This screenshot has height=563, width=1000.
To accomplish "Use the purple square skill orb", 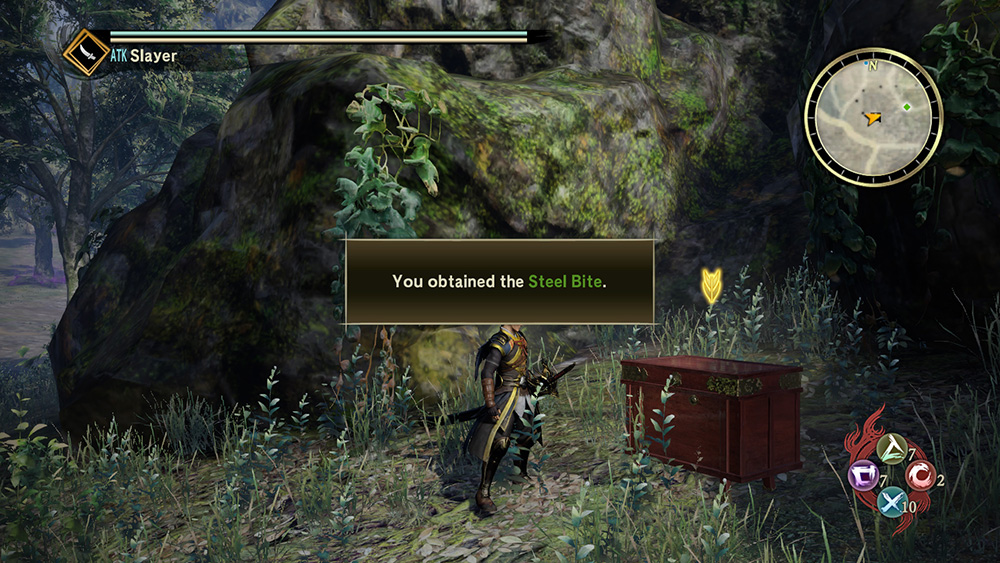I will pos(863,474).
